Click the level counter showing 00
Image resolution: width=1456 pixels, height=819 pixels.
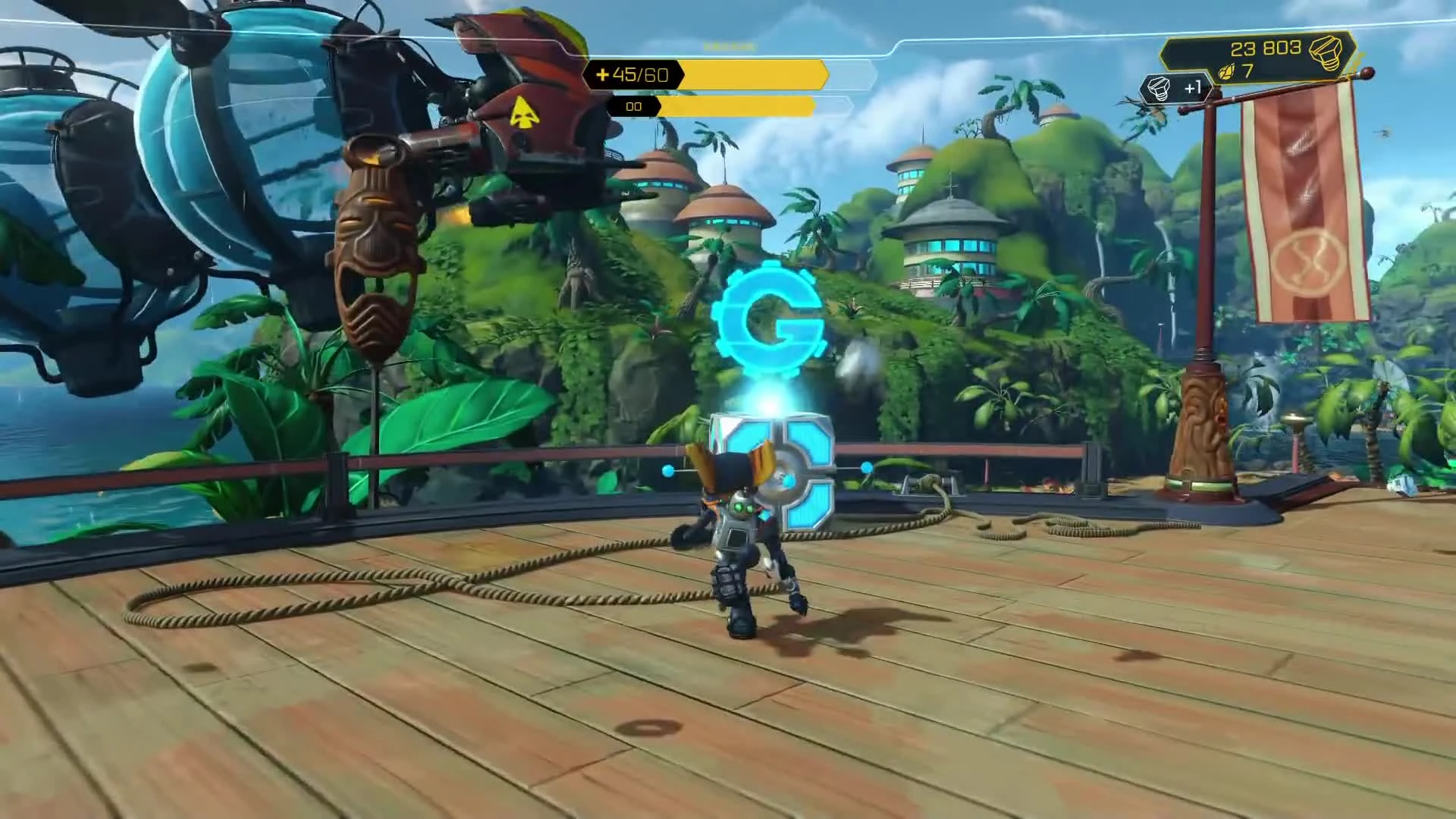(x=633, y=106)
